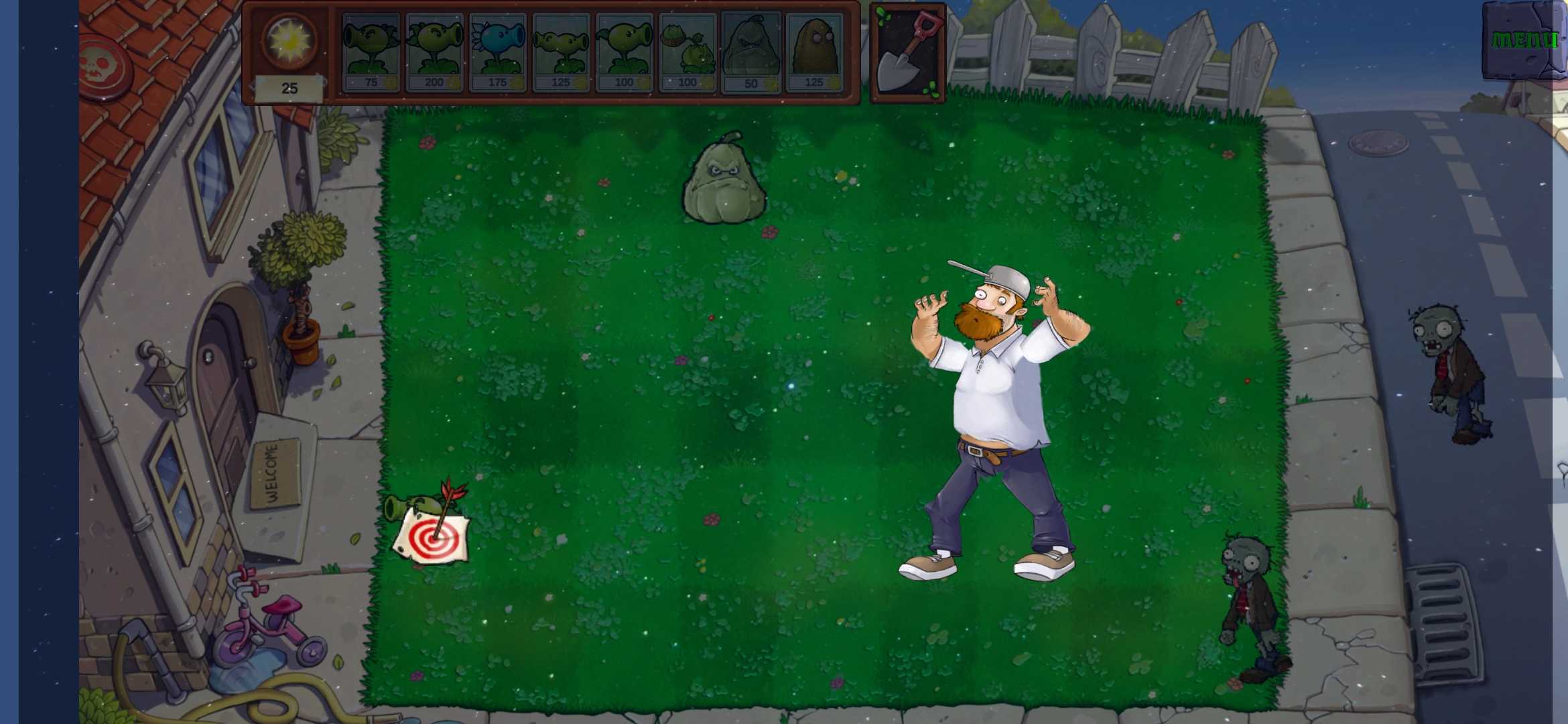The height and width of the screenshot is (724, 1568).
Task: Select the Split Pea seed packet costing 125
Action: click(x=560, y=50)
